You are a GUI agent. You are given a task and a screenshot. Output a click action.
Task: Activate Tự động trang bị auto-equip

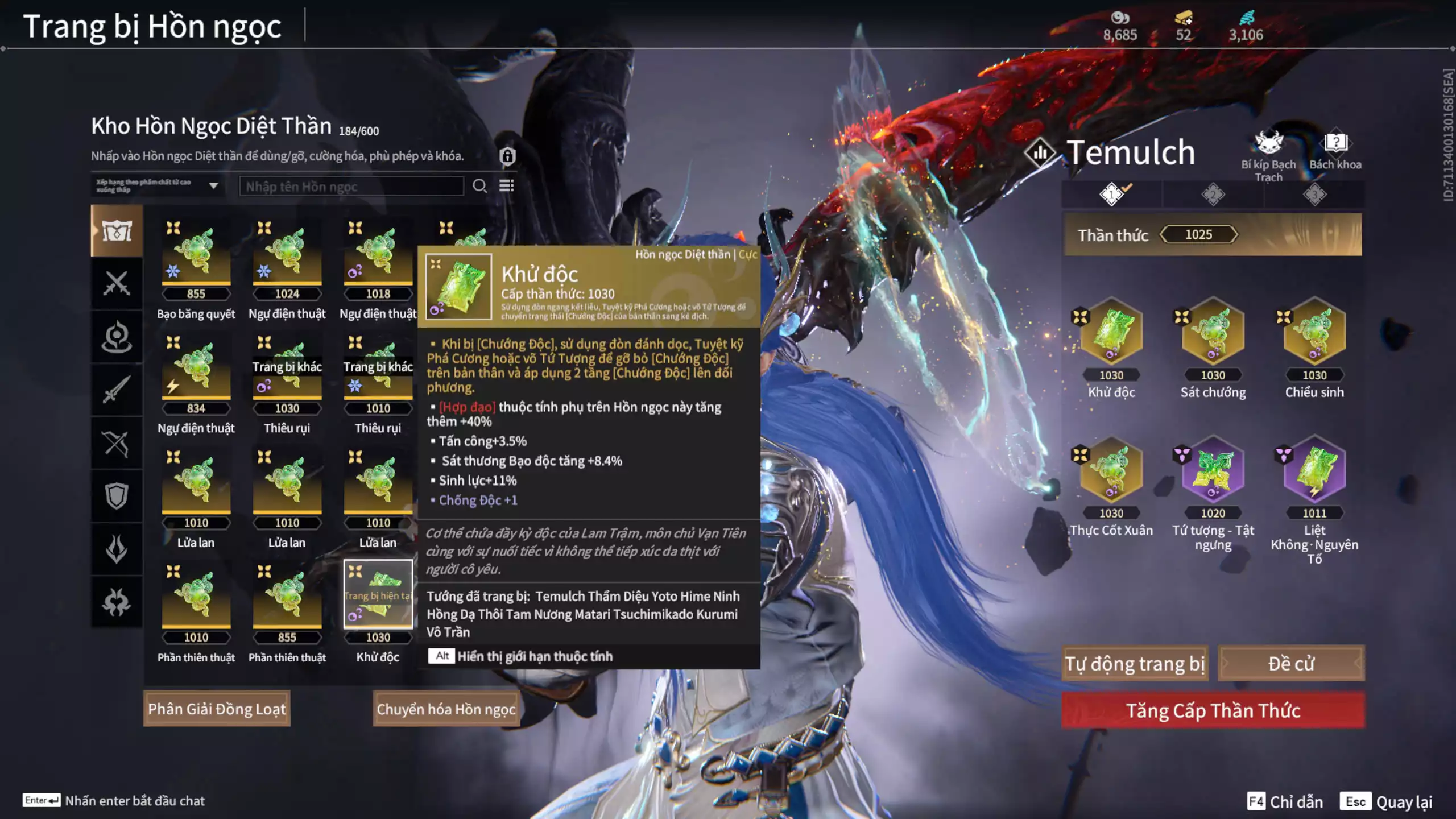click(x=1135, y=664)
